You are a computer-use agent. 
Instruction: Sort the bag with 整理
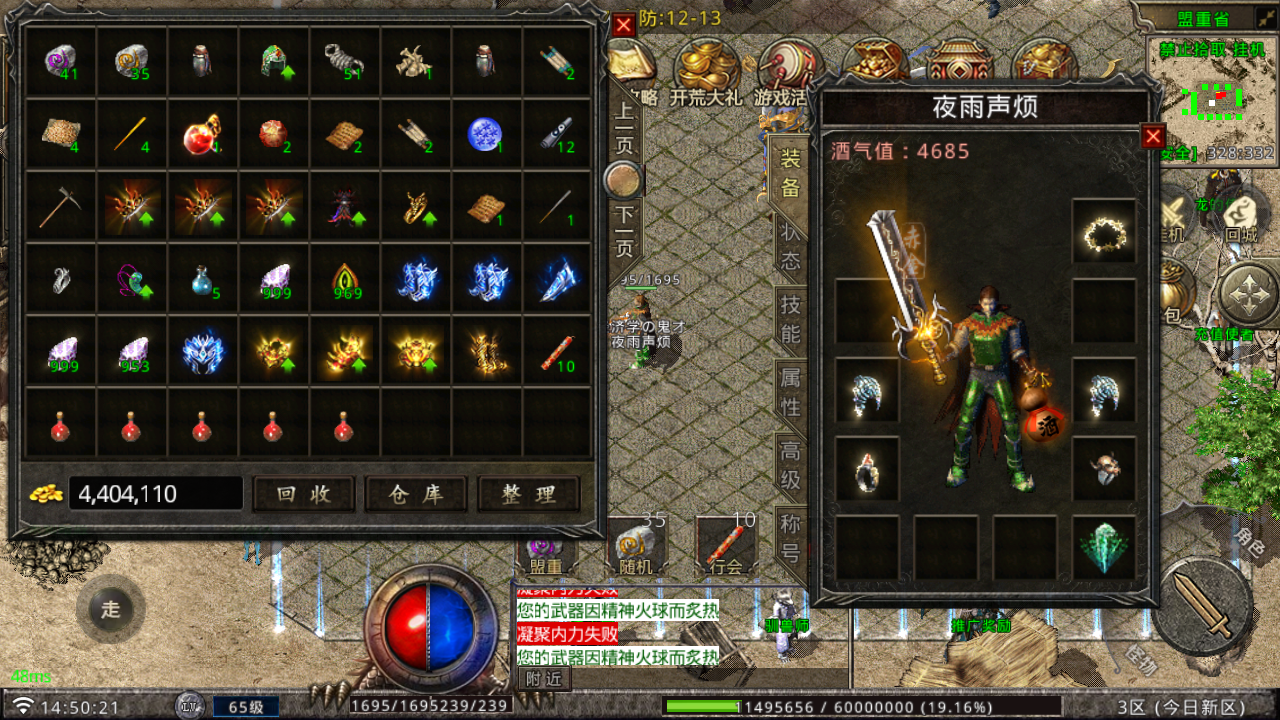(529, 494)
